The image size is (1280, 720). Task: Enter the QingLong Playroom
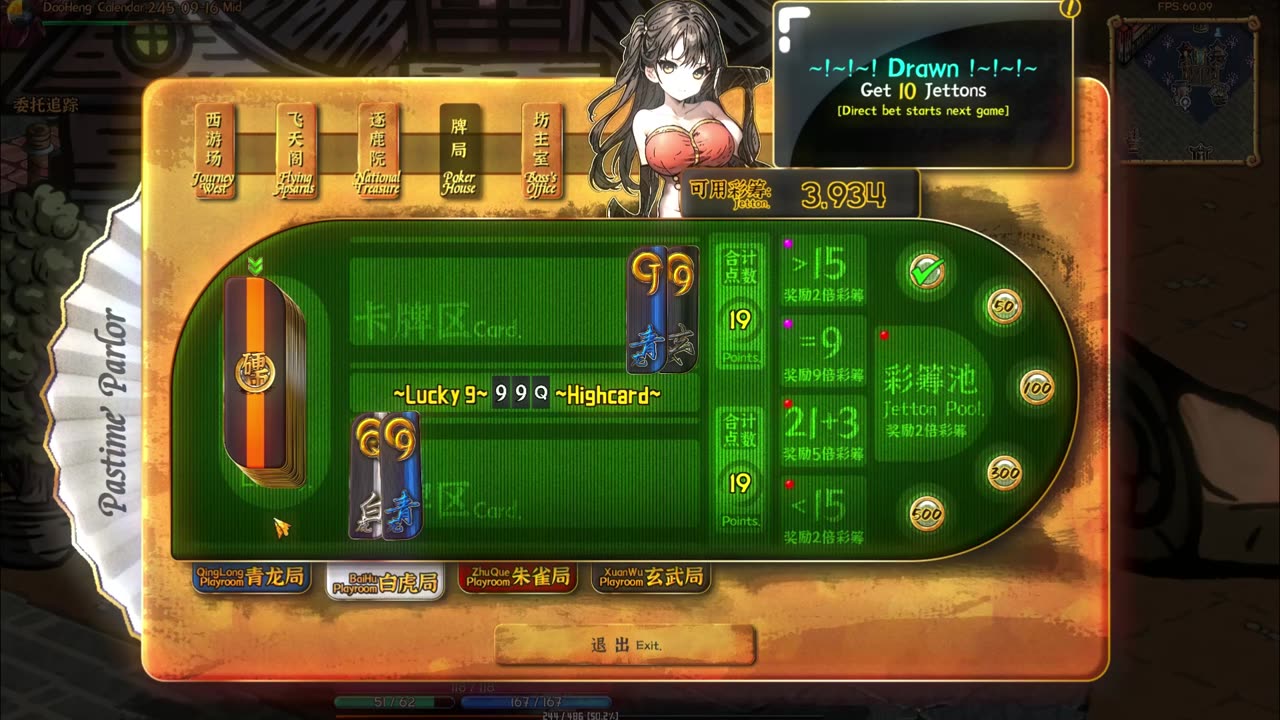tap(252, 578)
